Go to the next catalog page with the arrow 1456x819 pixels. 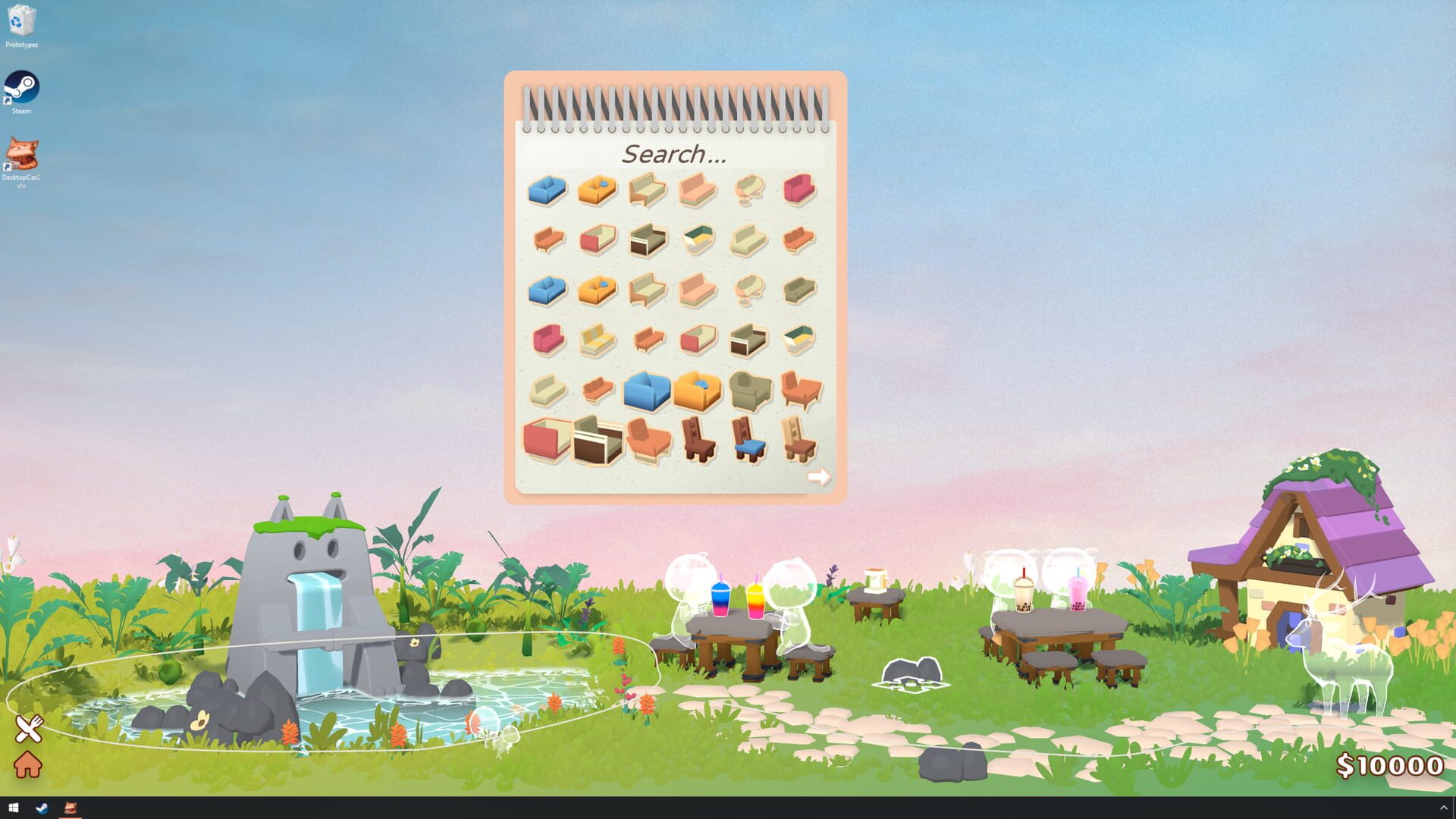(x=819, y=476)
